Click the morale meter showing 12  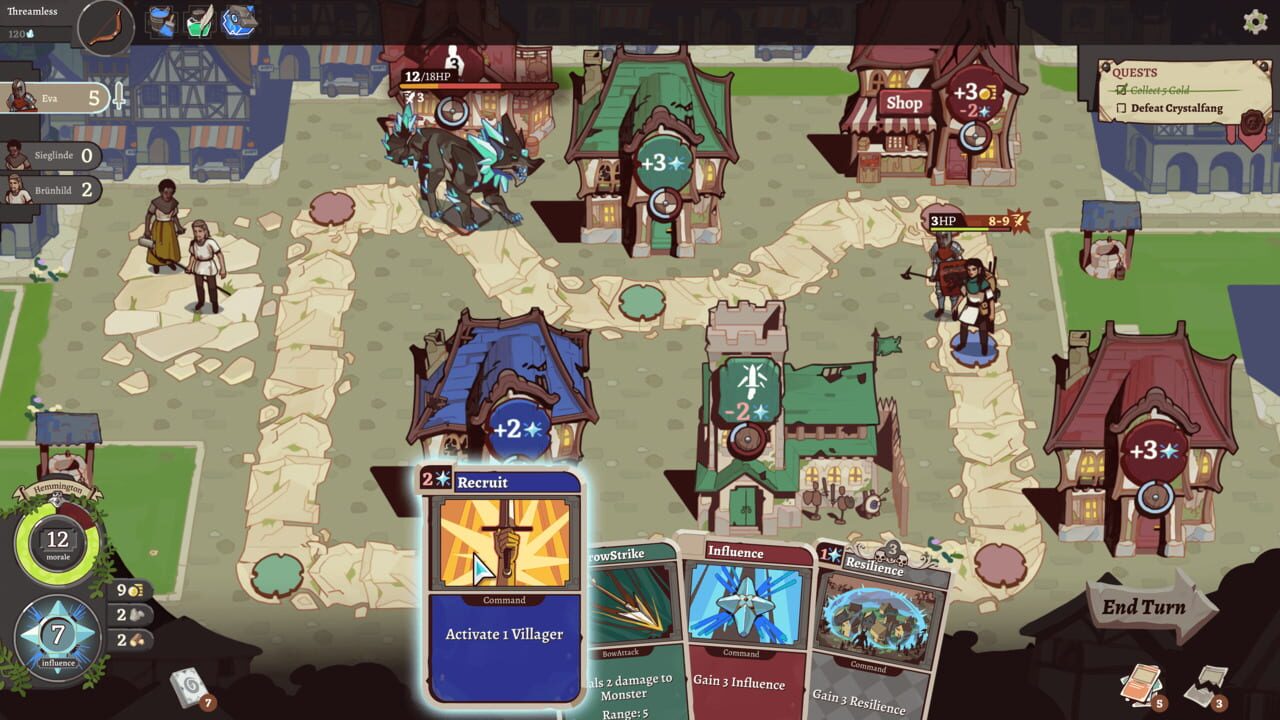(59, 540)
